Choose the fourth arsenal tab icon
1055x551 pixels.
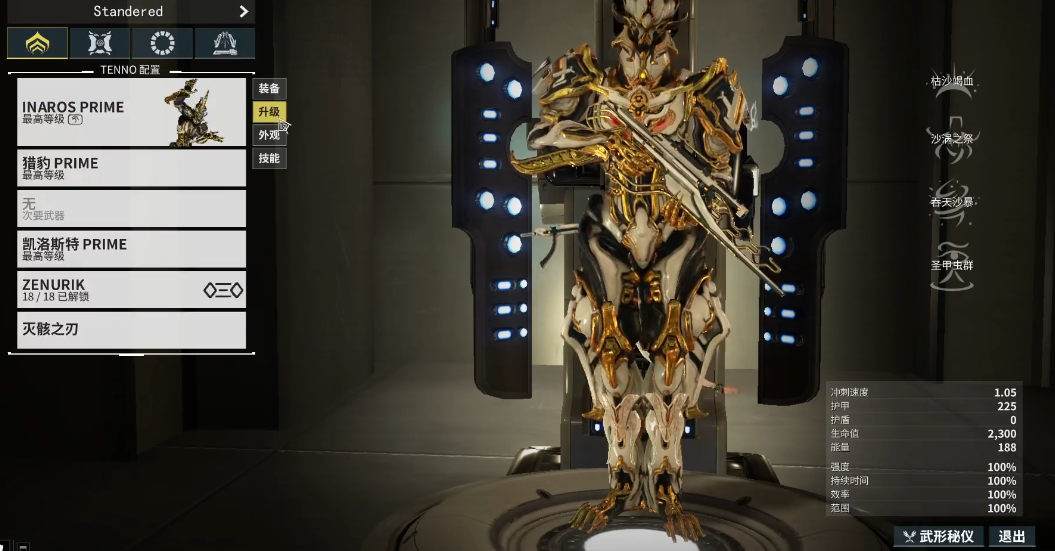(x=224, y=43)
